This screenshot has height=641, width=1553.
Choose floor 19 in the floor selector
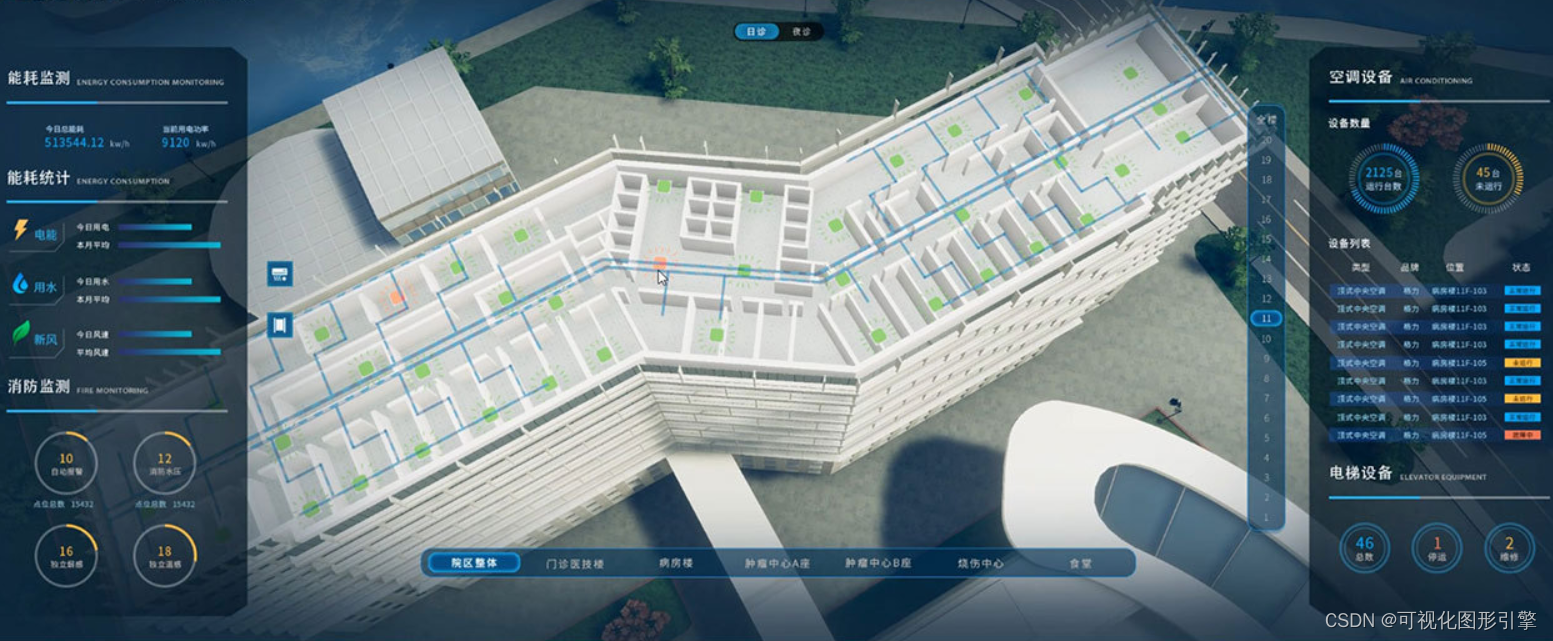pyautogui.click(x=1266, y=160)
